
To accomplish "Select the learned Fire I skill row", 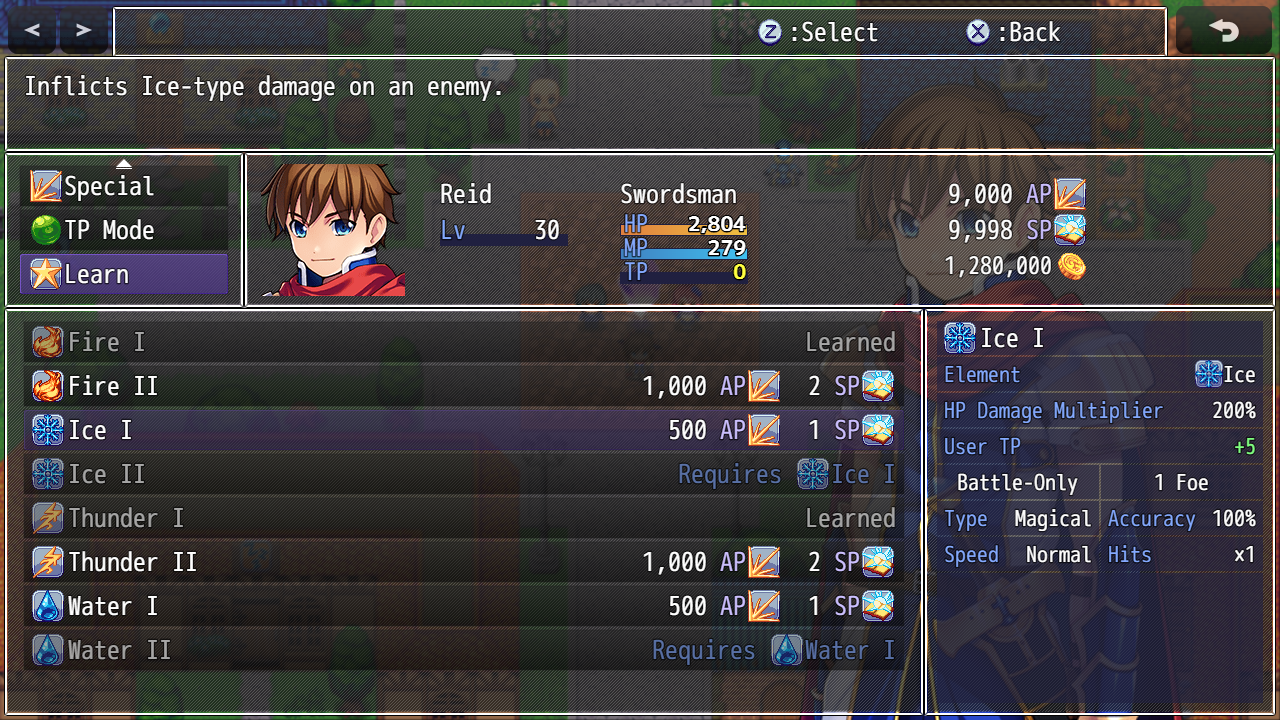I will pyautogui.click(x=463, y=343).
